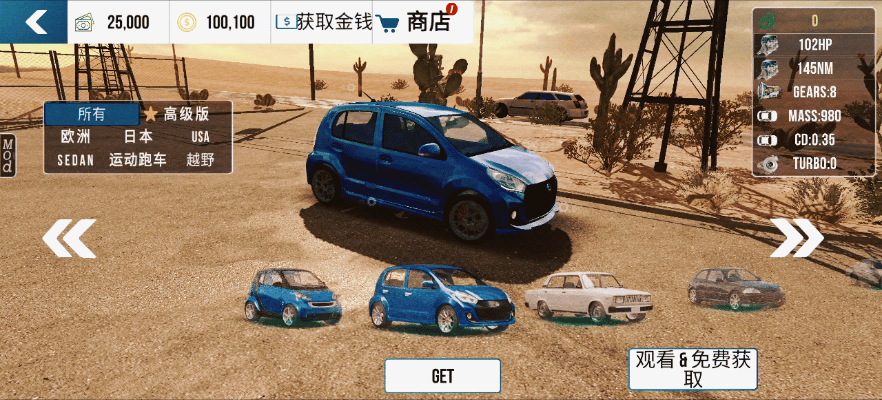Select the small blue smart car thumbnail
Screen dimensions: 882x400
[x=280, y=296]
